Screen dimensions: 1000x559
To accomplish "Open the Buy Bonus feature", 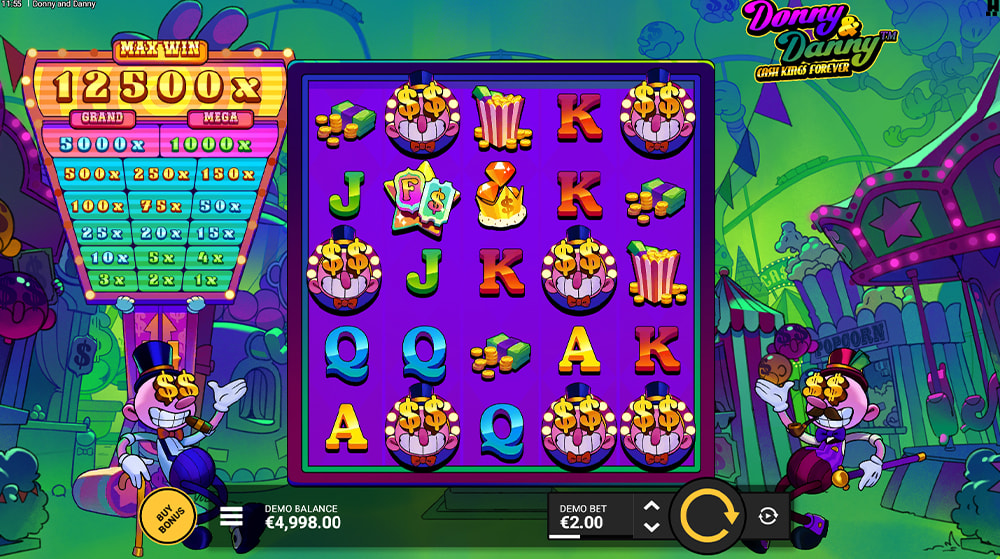I will (168, 516).
